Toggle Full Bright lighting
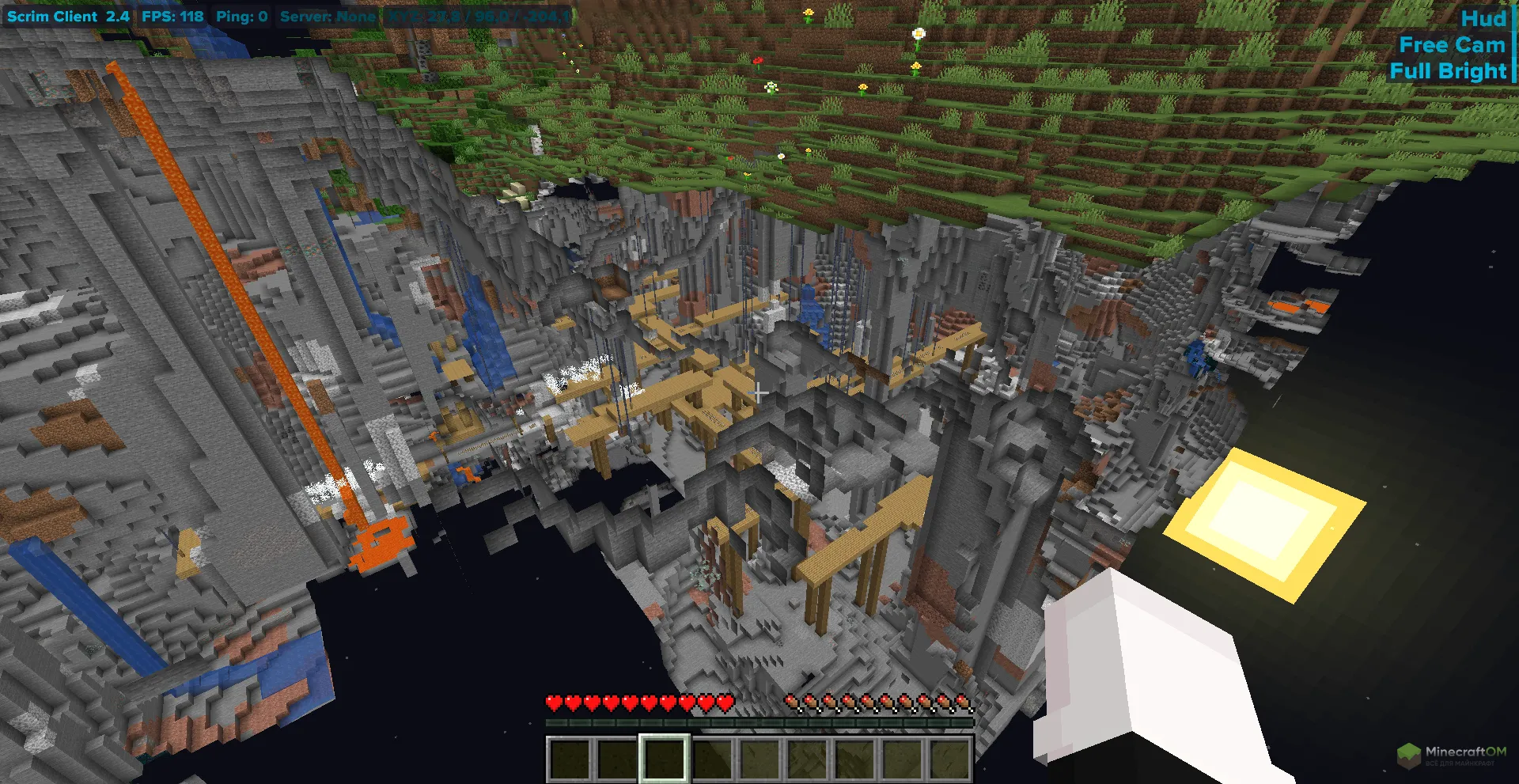Image resolution: width=1519 pixels, height=784 pixels. (x=1449, y=71)
